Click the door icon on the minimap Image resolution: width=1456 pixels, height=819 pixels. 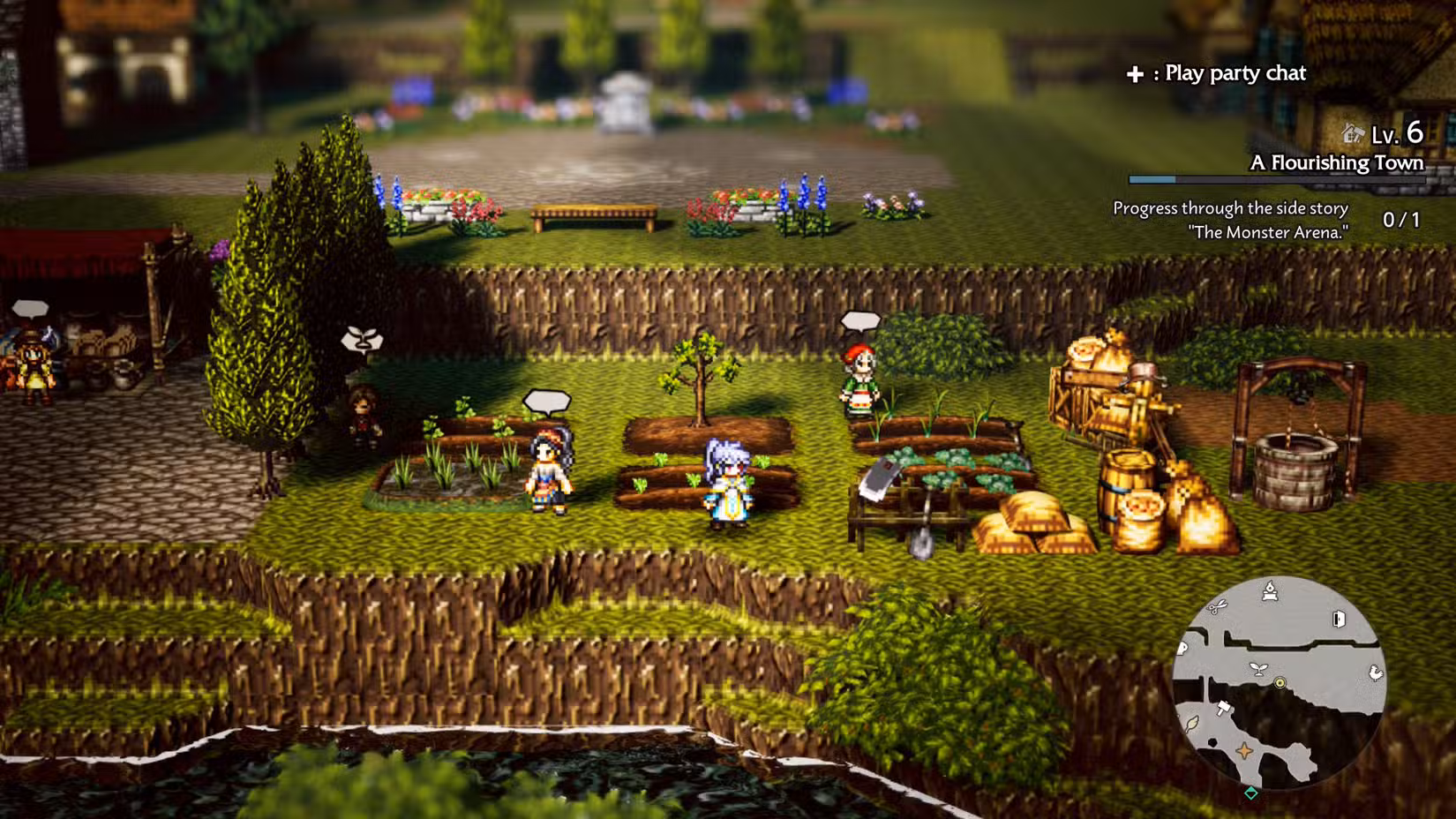coord(1338,619)
